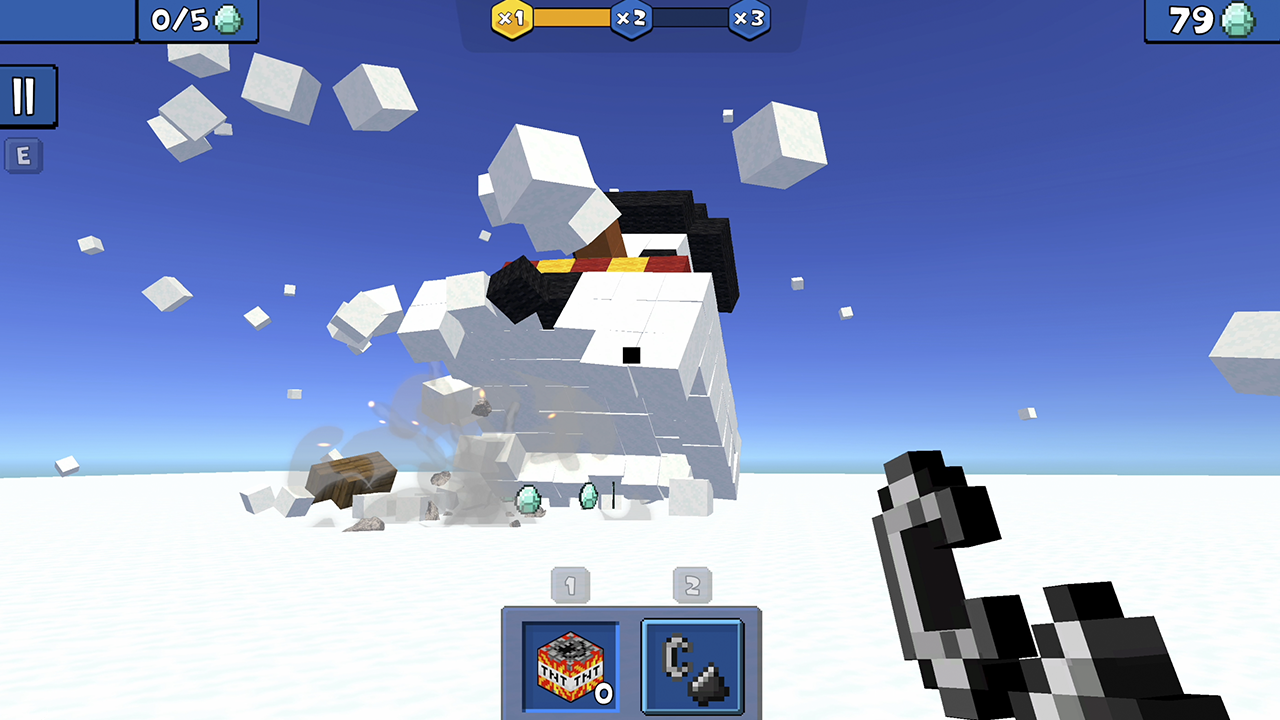
Task: Open the 0/5 diamond progress panel
Action: pos(196,19)
